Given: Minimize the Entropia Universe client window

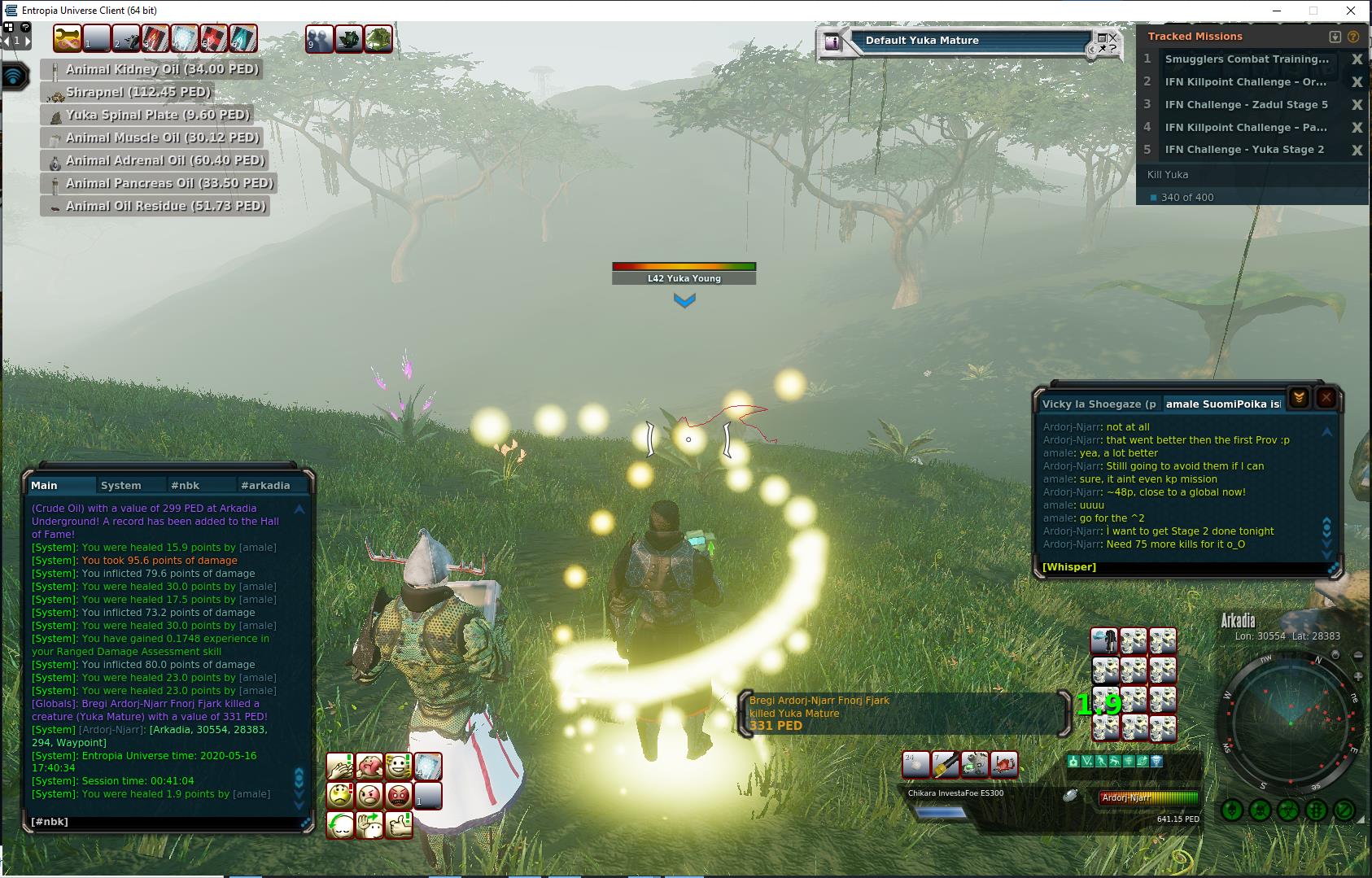Looking at the screenshot, I should tap(1275, 11).
